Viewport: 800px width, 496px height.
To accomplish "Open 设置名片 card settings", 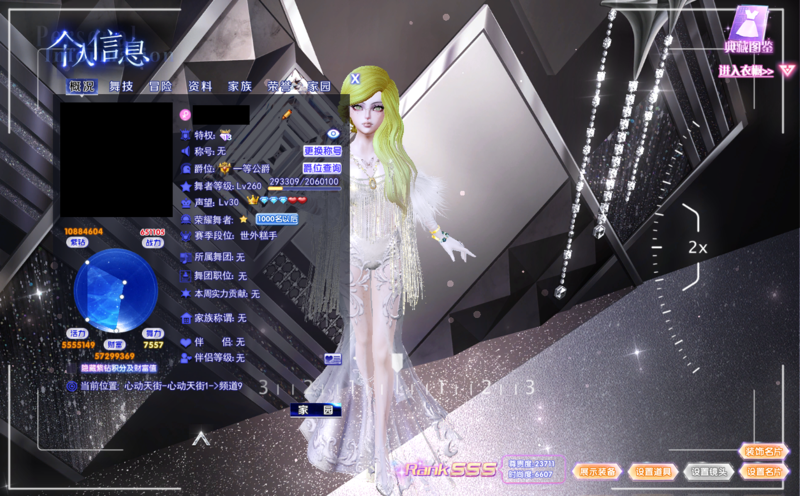I will 763,471.
